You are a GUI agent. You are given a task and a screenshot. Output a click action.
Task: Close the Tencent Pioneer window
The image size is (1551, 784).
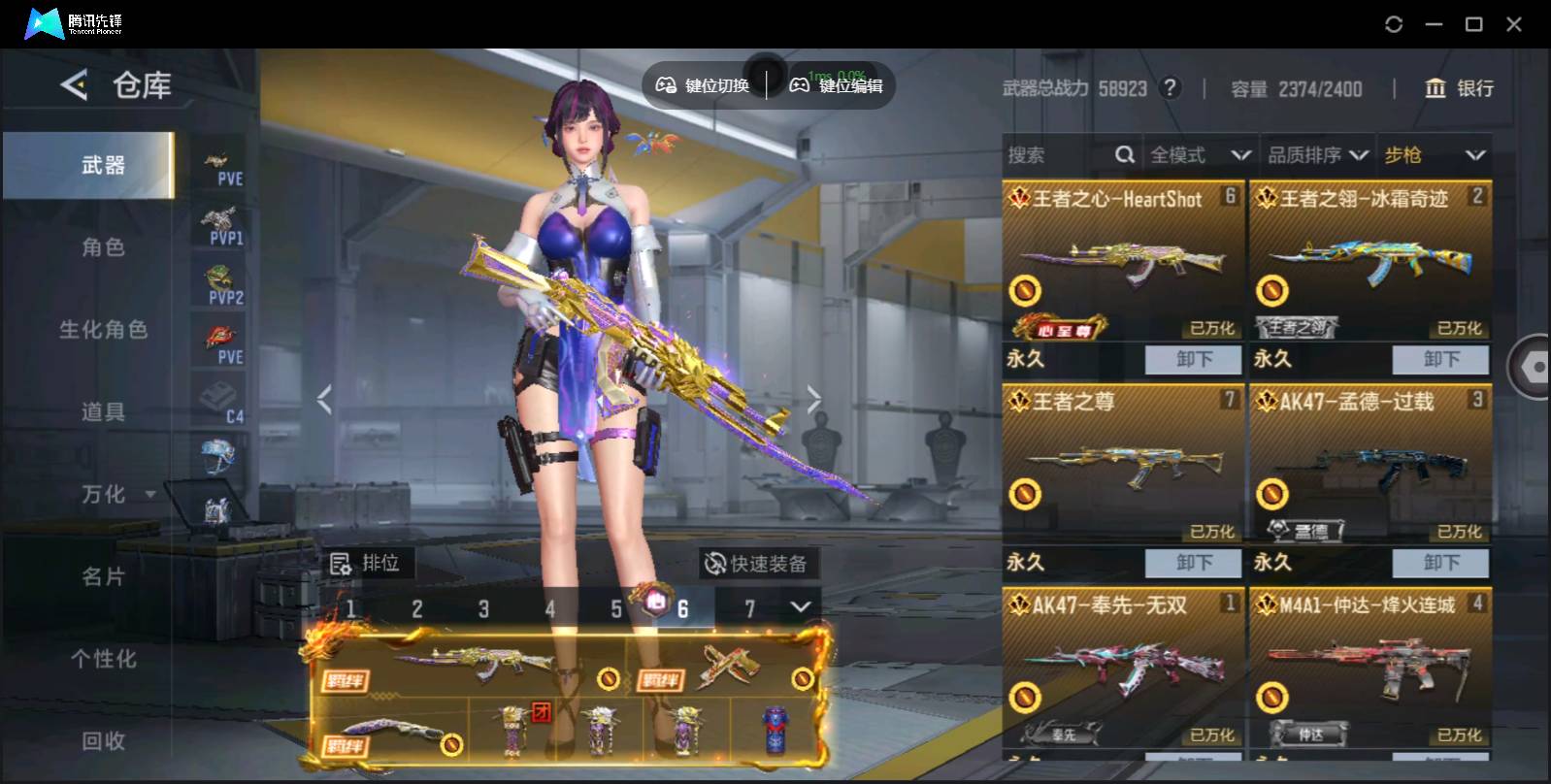(1513, 24)
